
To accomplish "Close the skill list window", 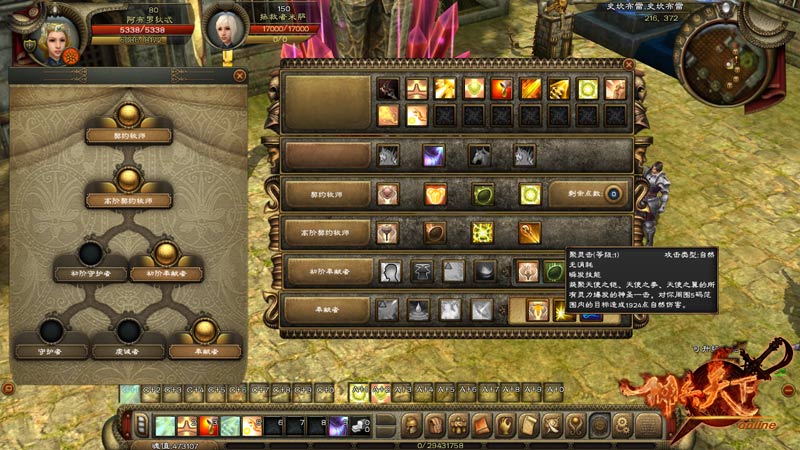I will pos(628,64).
